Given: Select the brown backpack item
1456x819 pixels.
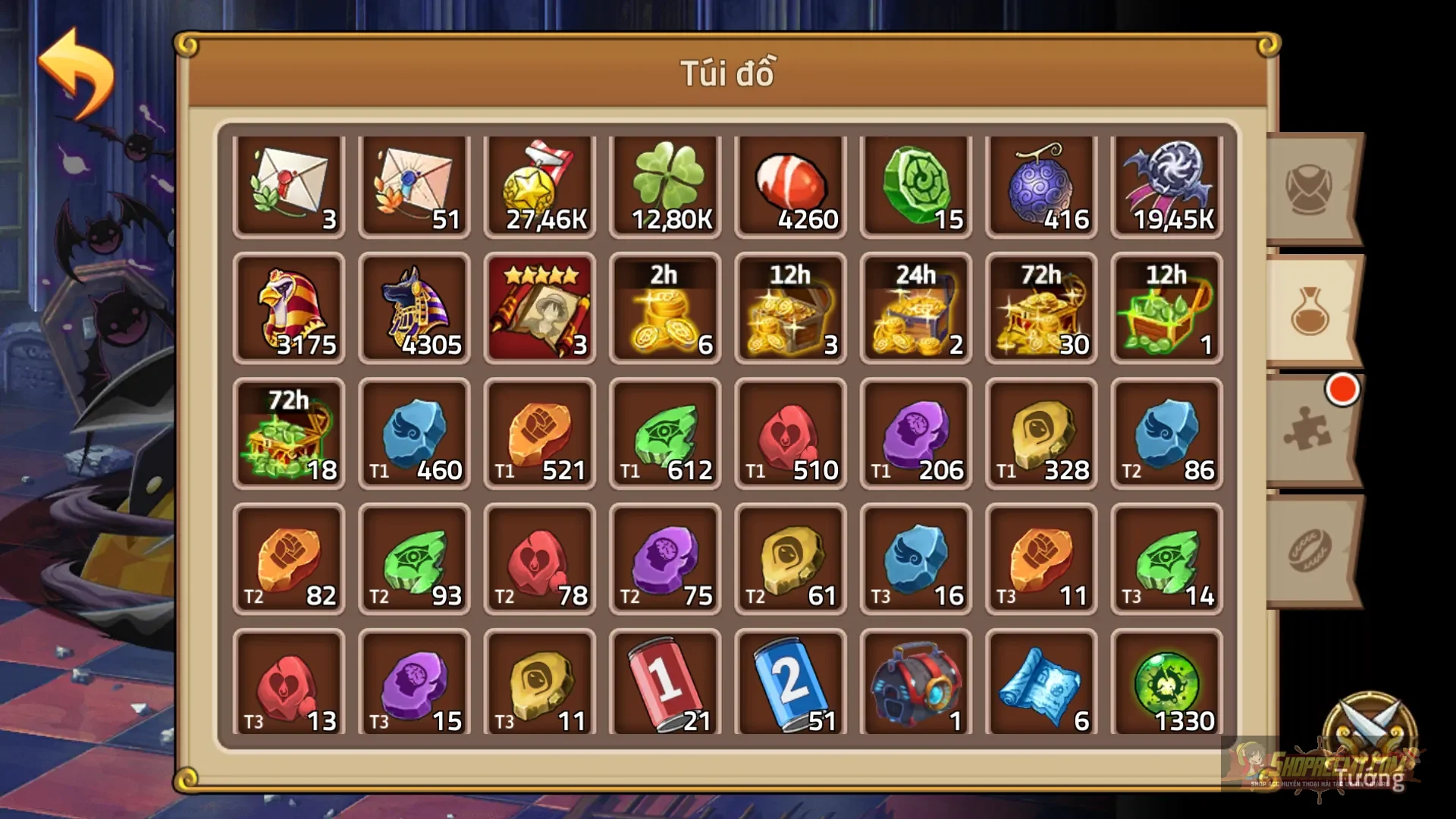Looking at the screenshot, I should (915, 682).
